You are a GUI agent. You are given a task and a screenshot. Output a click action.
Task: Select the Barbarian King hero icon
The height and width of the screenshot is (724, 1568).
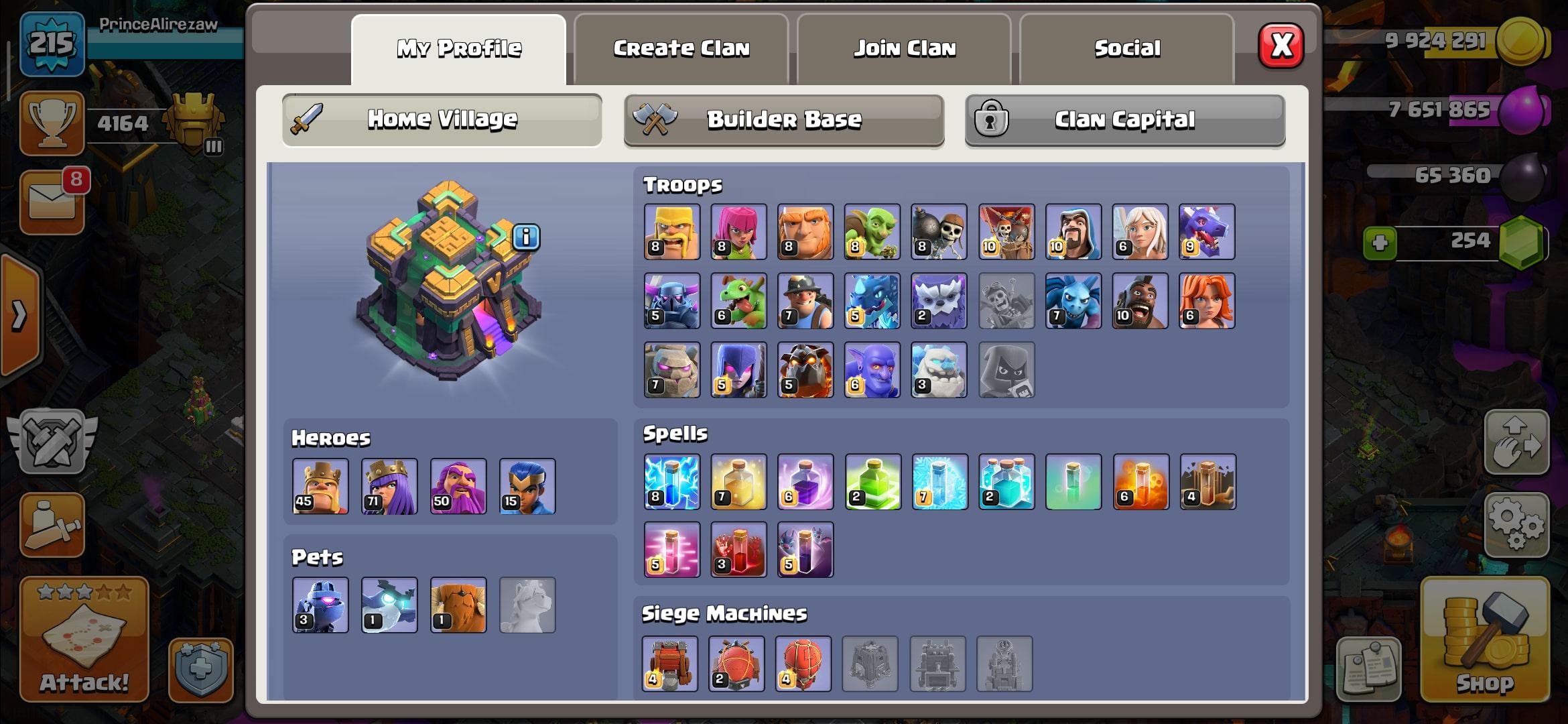[320, 486]
